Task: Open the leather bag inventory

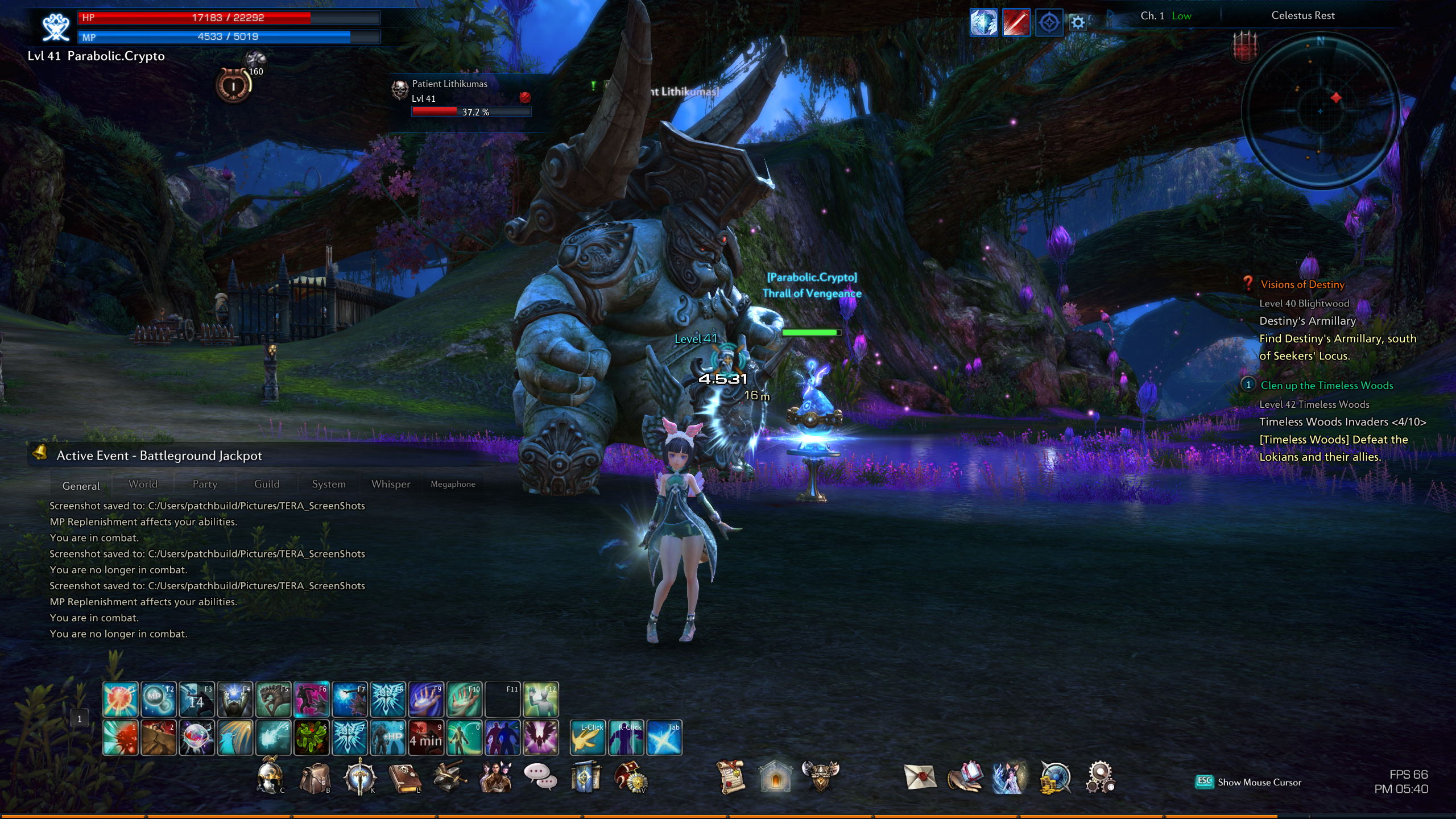Action: (315, 777)
